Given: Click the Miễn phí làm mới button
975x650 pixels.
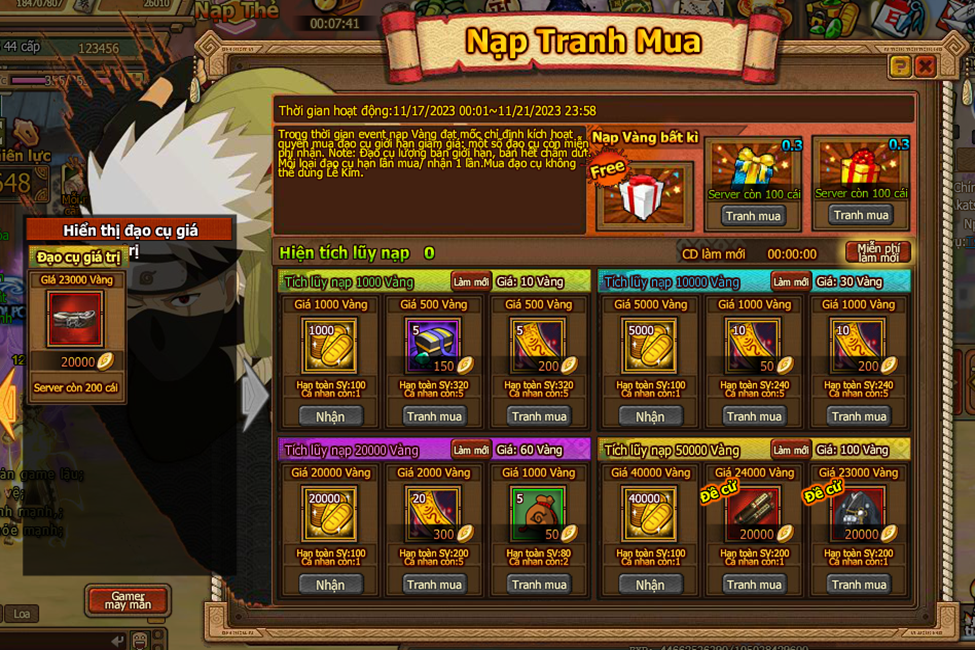Looking at the screenshot, I should (x=877, y=252).
